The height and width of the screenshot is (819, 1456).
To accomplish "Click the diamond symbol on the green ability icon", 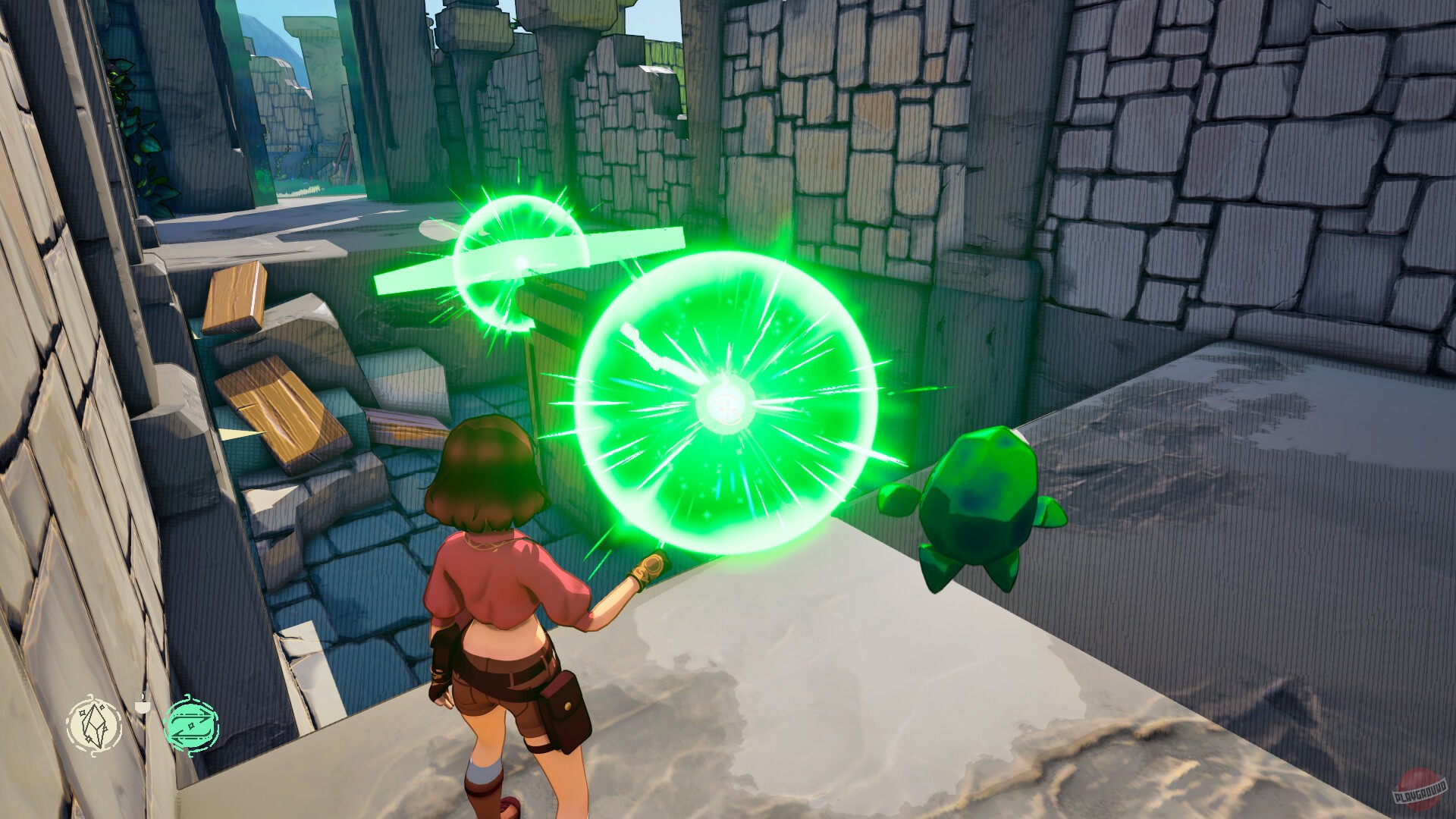I will [191, 726].
